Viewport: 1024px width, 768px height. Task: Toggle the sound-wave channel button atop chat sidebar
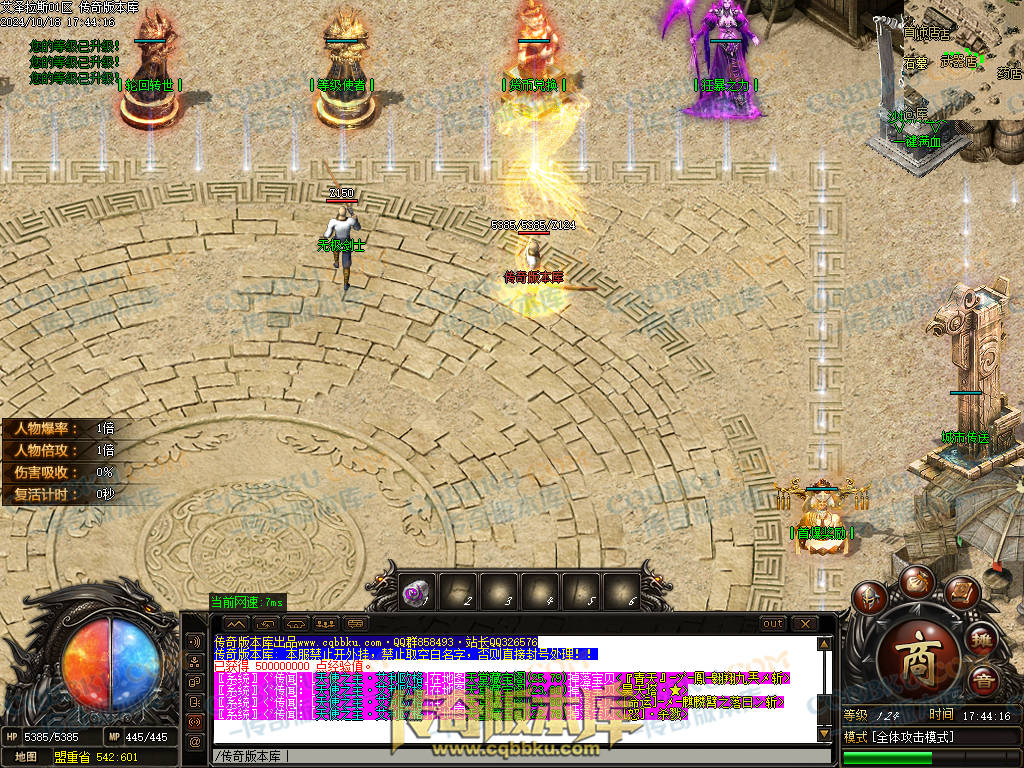click(x=194, y=641)
